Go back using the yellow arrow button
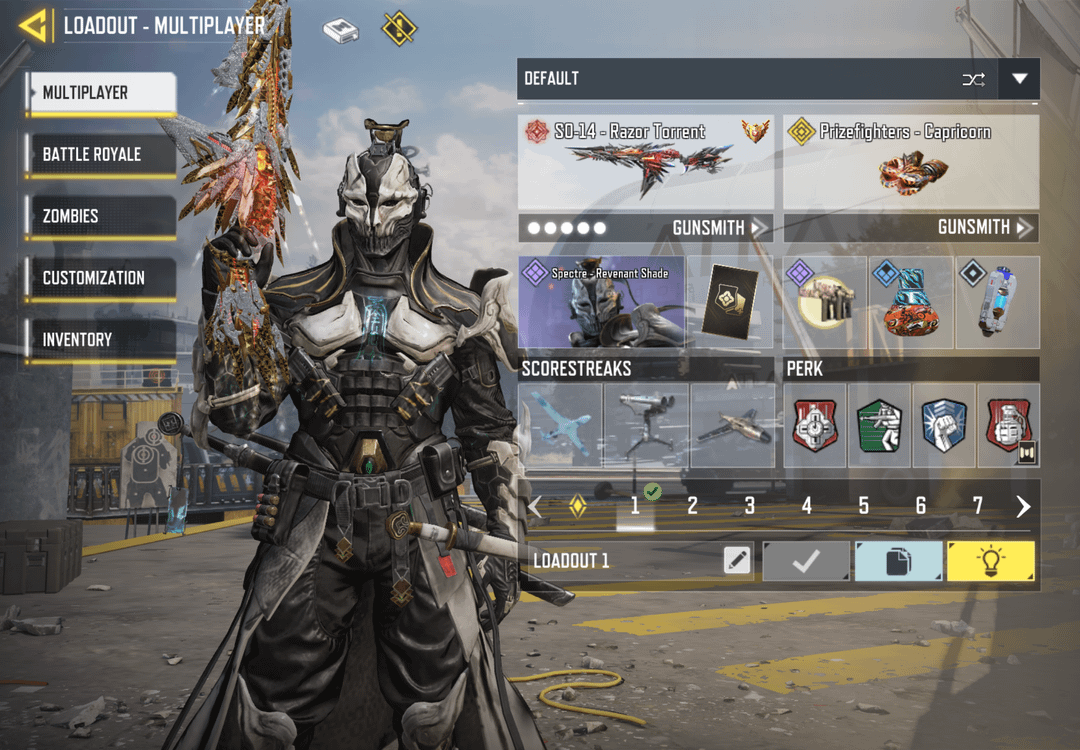 [x=34, y=26]
